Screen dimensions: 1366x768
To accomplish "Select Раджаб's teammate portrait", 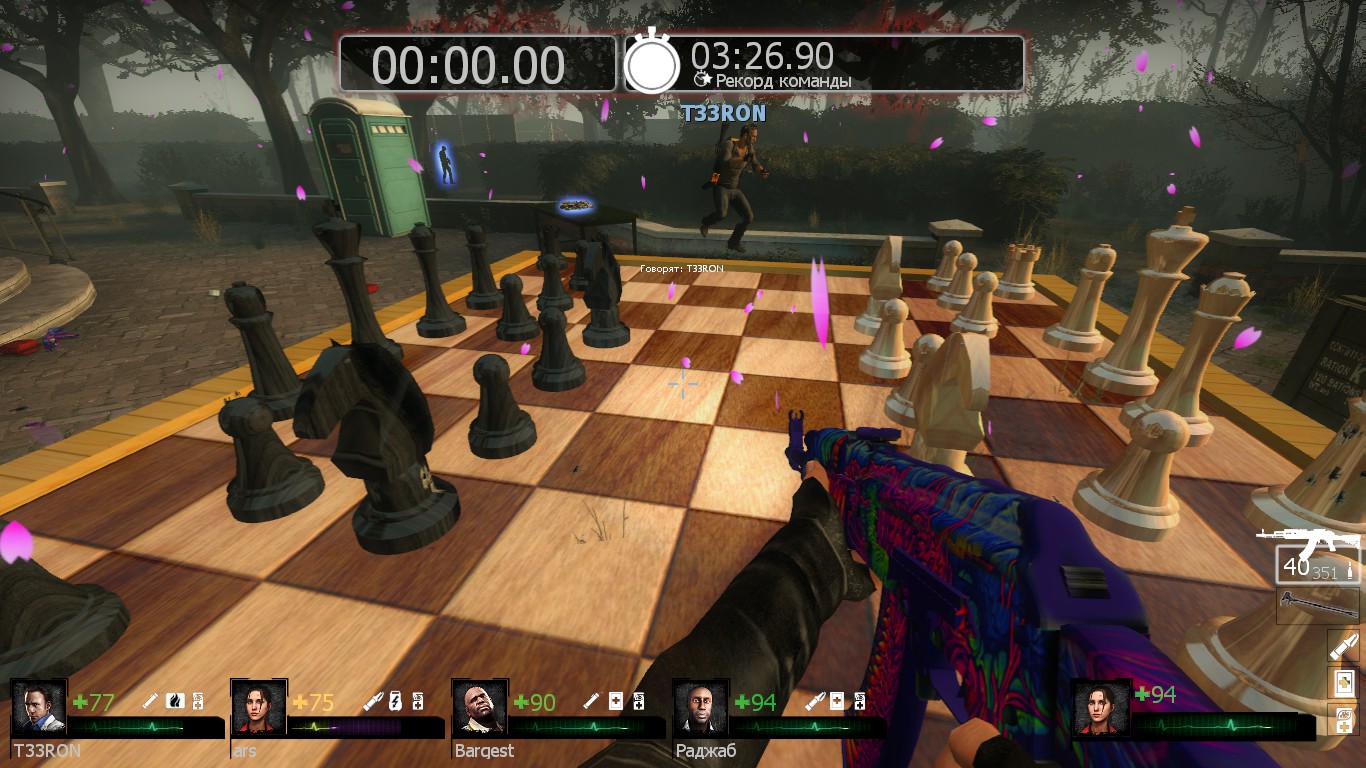I will (700, 708).
